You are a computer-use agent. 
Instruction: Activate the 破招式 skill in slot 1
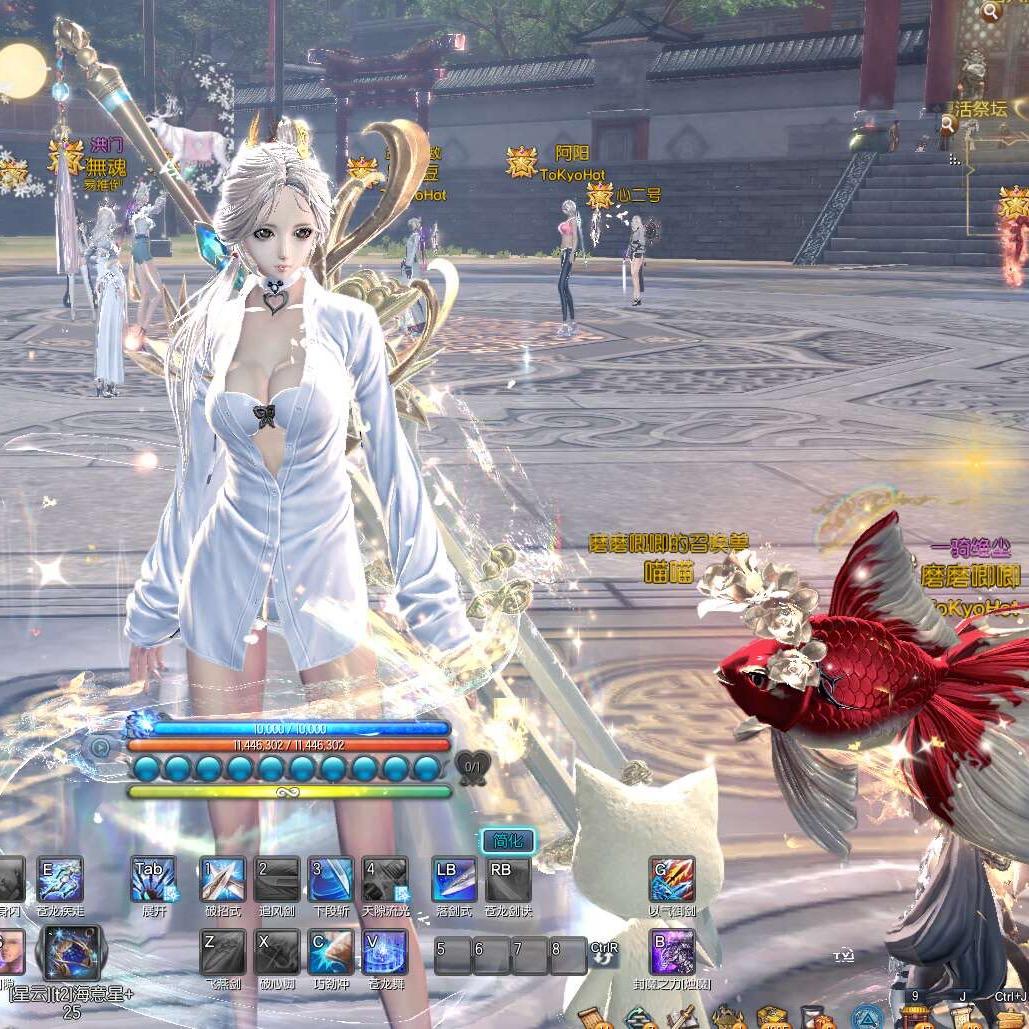222,880
